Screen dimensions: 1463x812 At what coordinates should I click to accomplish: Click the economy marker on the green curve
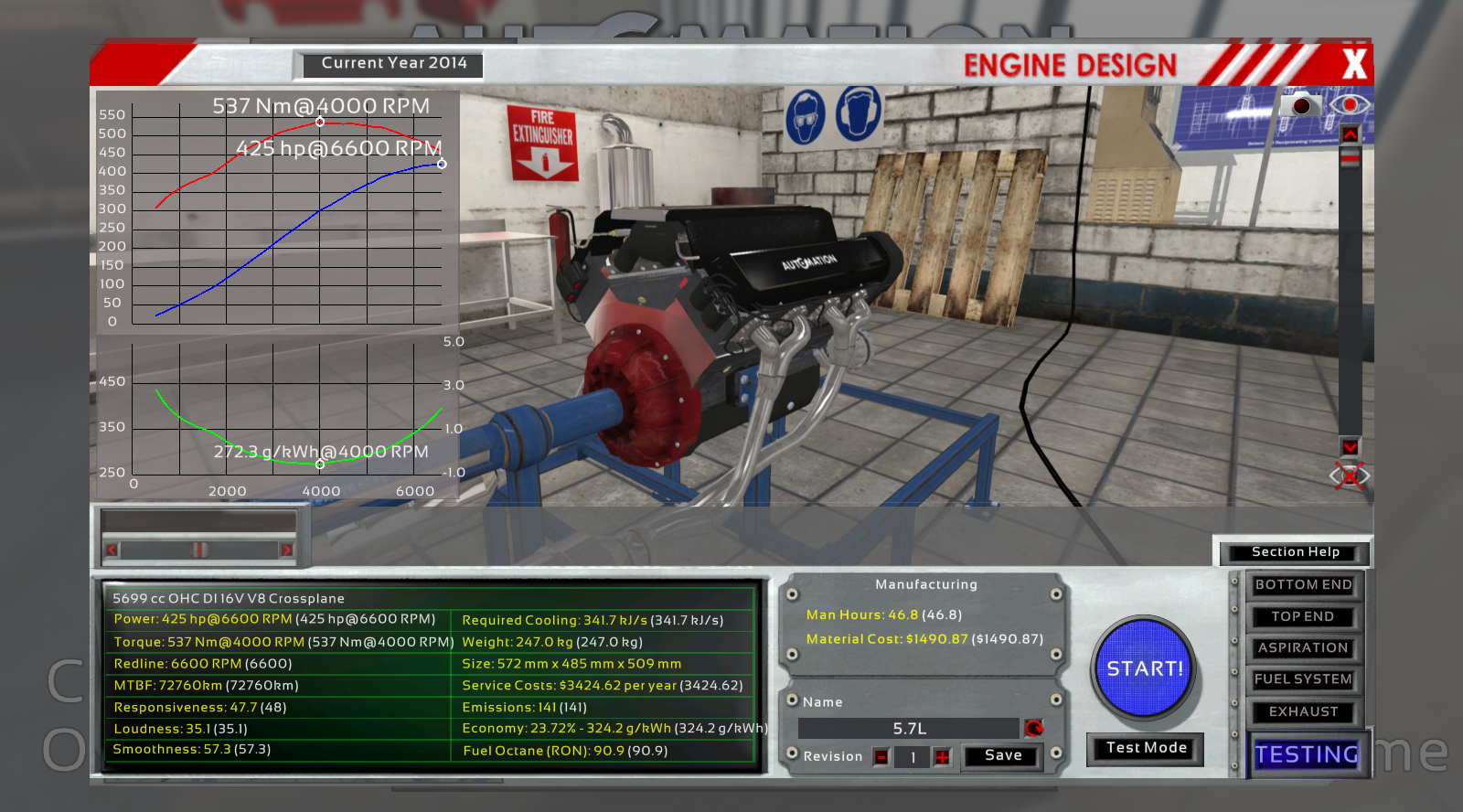pyautogui.click(x=320, y=464)
